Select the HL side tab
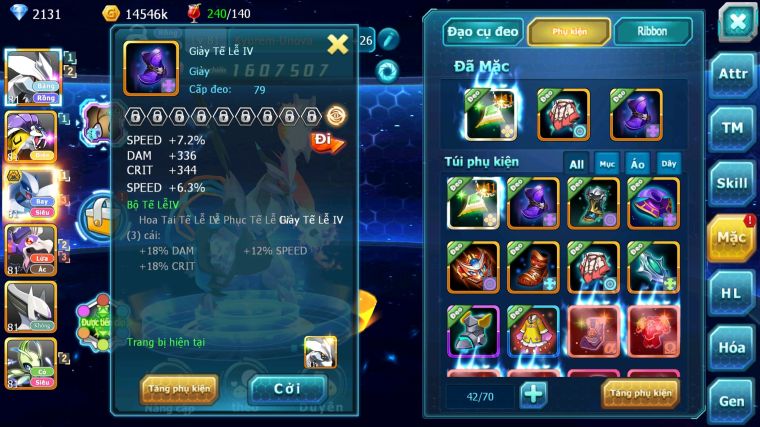The height and width of the screenshot is (427, 760). [732, 293]
